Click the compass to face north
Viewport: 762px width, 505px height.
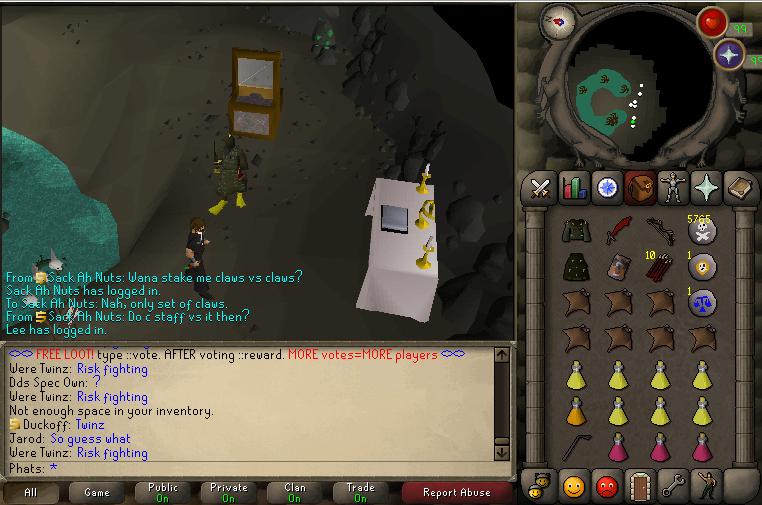pos(556,21)
